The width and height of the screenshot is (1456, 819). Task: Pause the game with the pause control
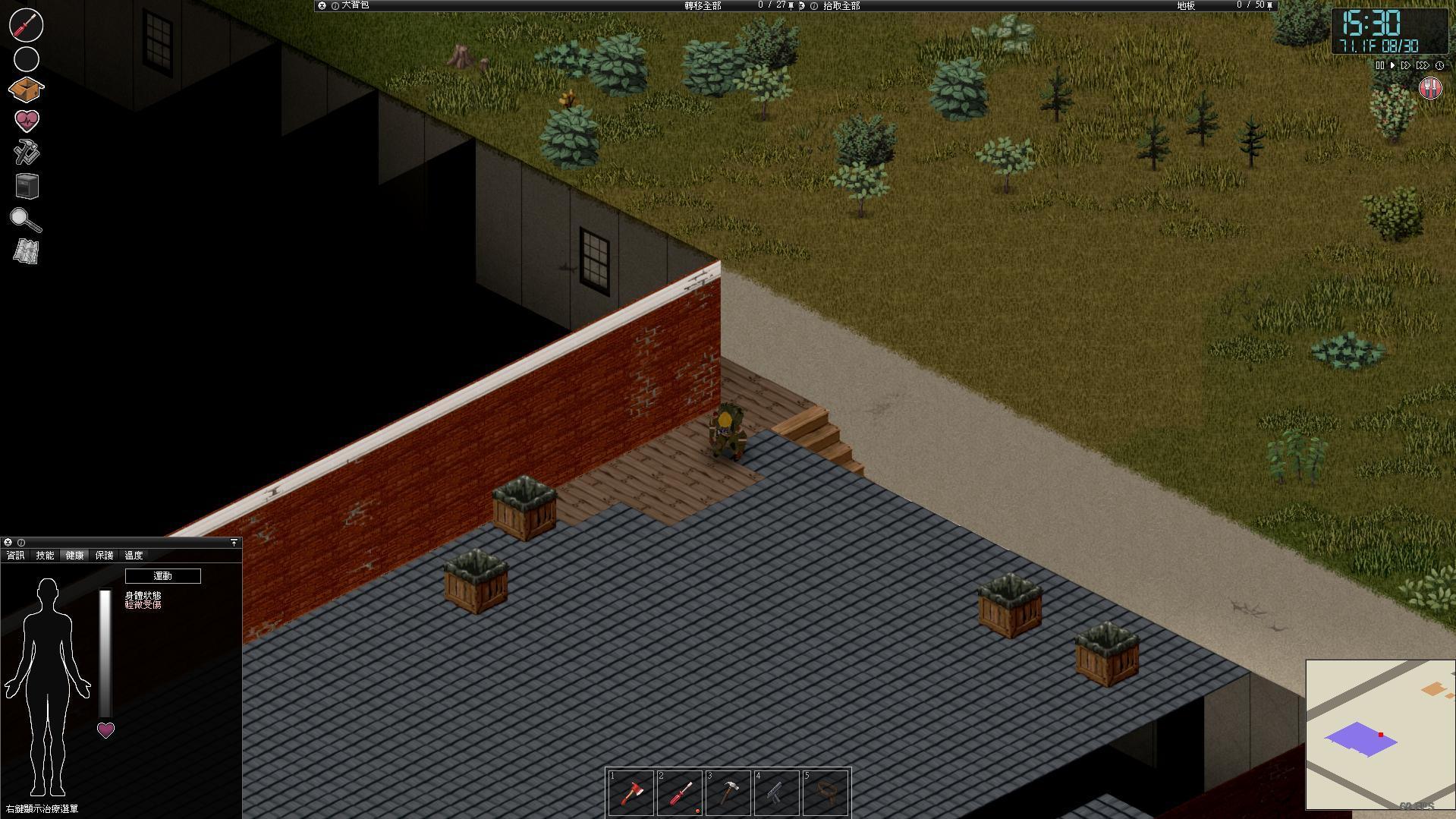coord(1379,65)
